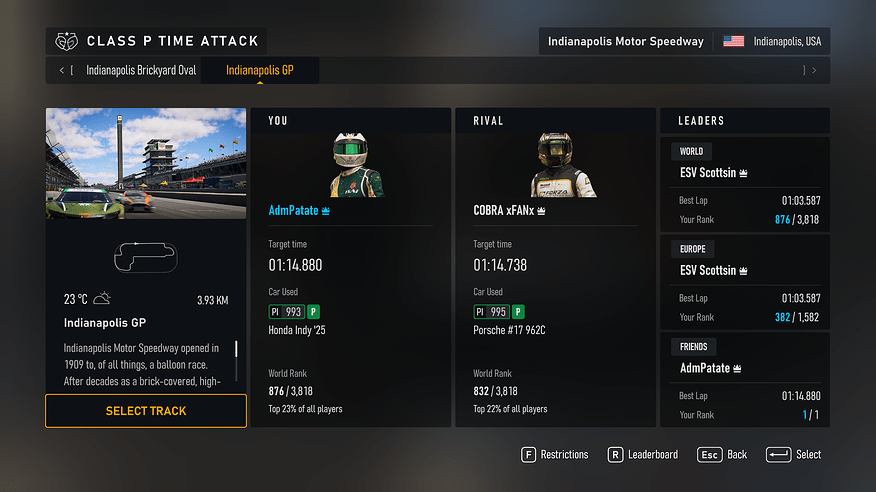
Task: Click the Select Track button
Action: click(x=146, y=411)
